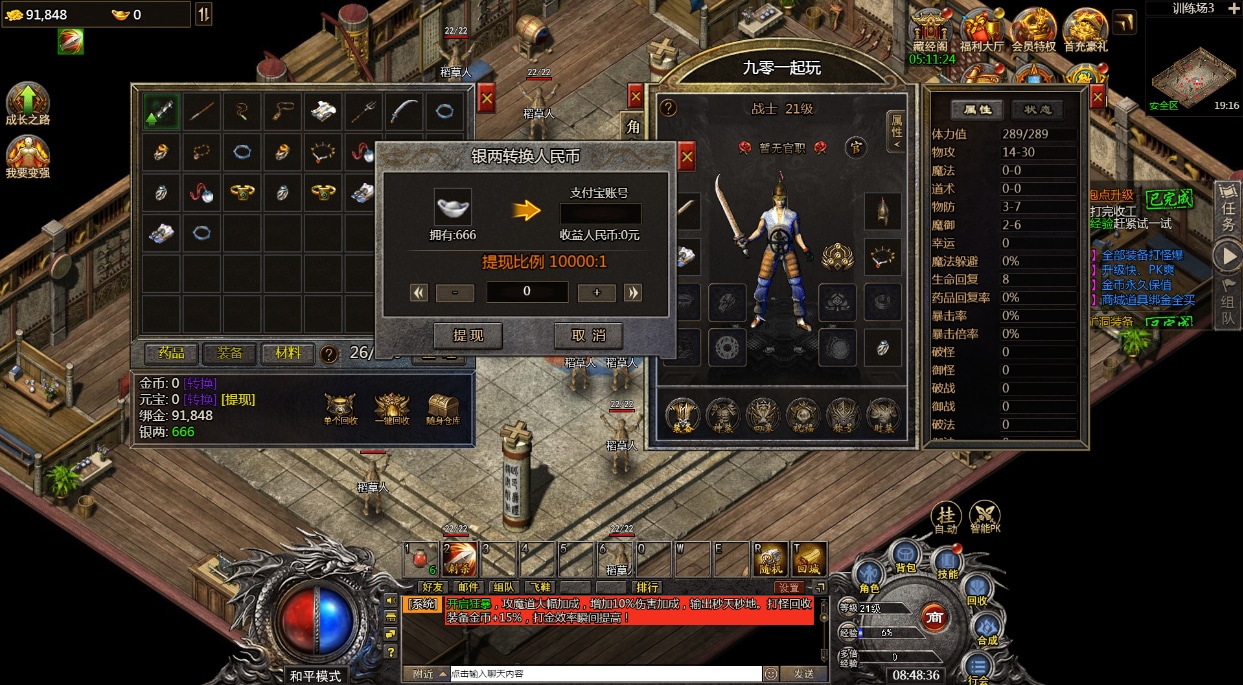
Task: Open the 任务 quest side tab
Action: coord(1229,209)
